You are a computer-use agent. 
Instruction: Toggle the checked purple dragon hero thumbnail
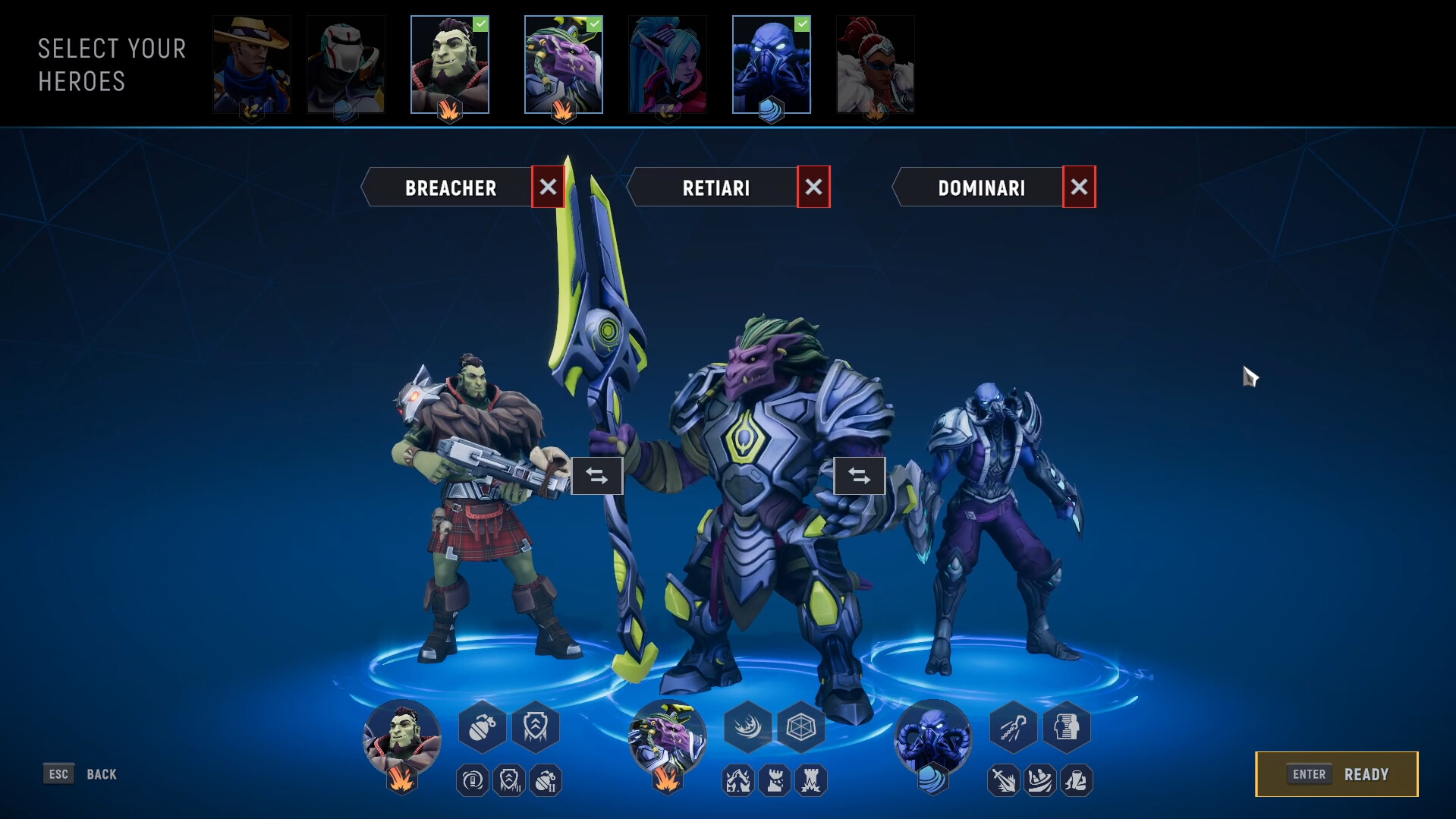564,65
